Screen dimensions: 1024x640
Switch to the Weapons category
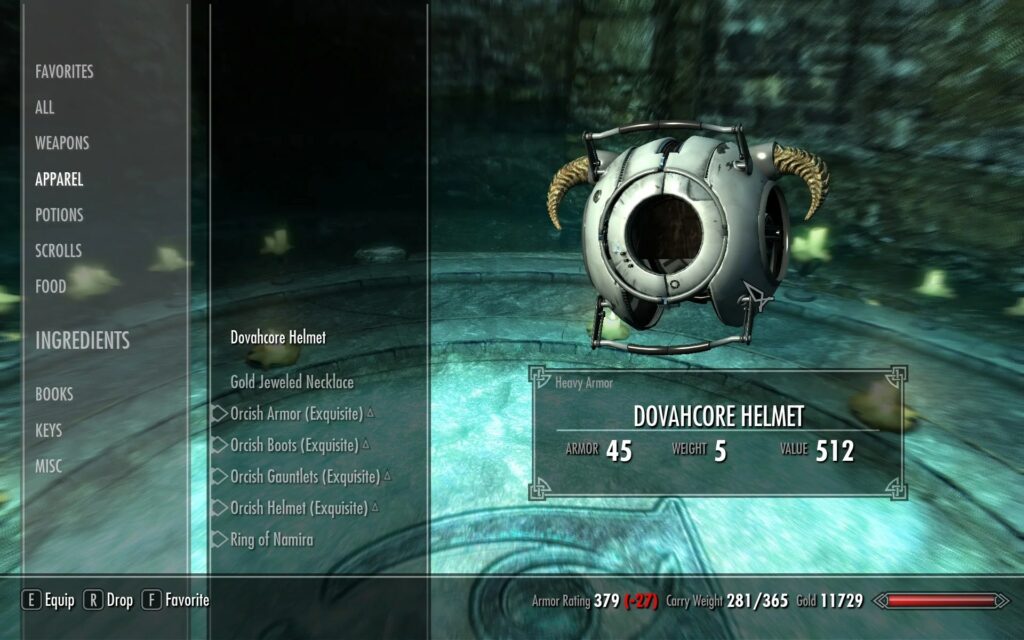click(x=62, y=143)
